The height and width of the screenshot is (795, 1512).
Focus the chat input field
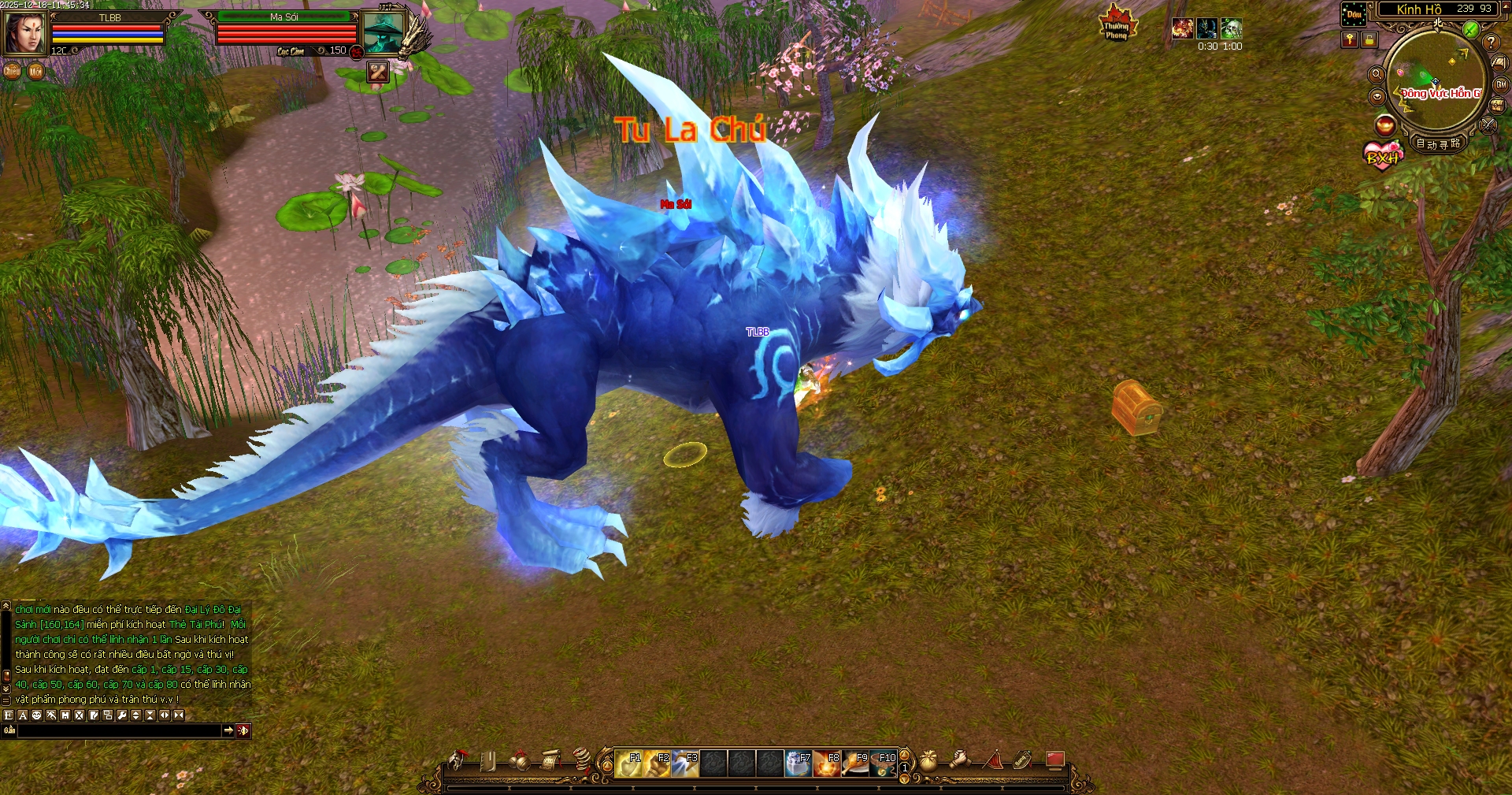(x=118, y=731)
